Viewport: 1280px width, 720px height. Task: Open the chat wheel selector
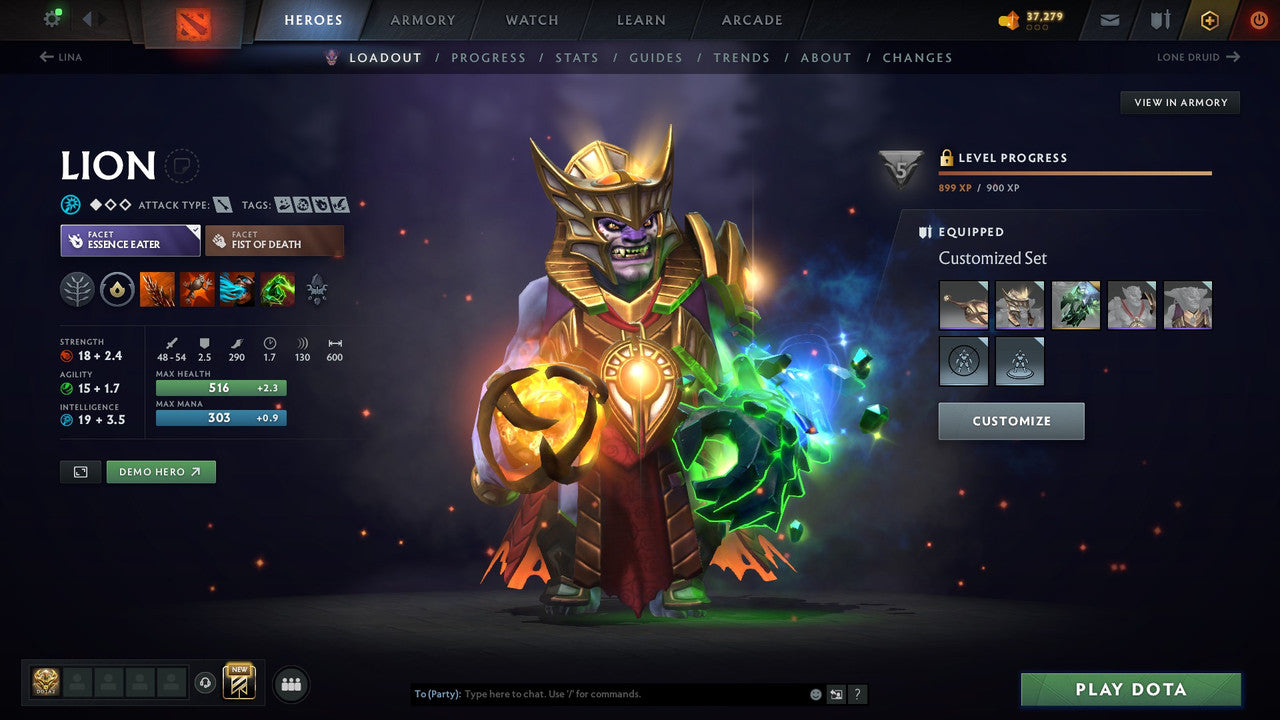click(x=836, y=694)
